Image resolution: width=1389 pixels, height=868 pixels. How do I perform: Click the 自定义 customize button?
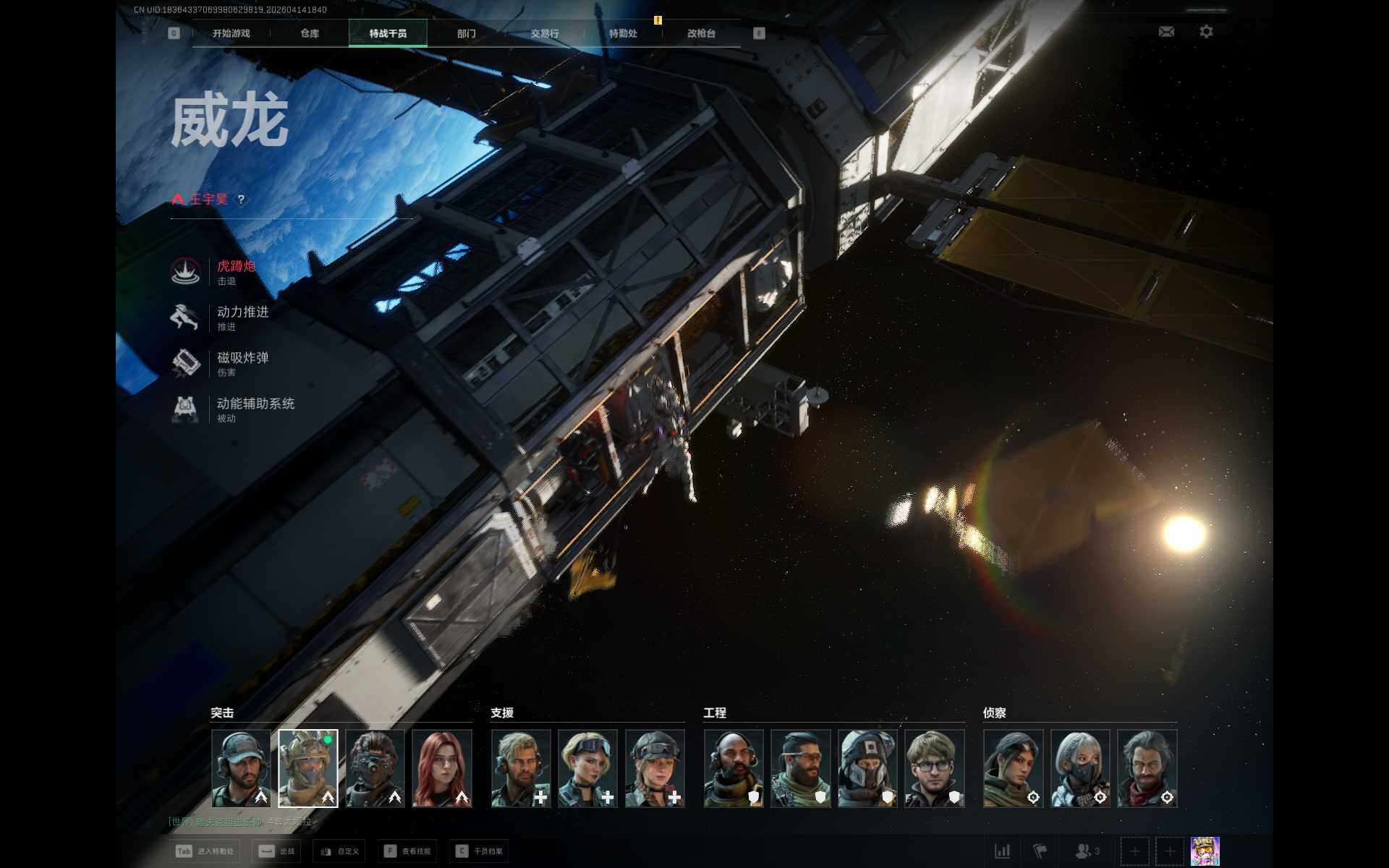tap(340, 851)
